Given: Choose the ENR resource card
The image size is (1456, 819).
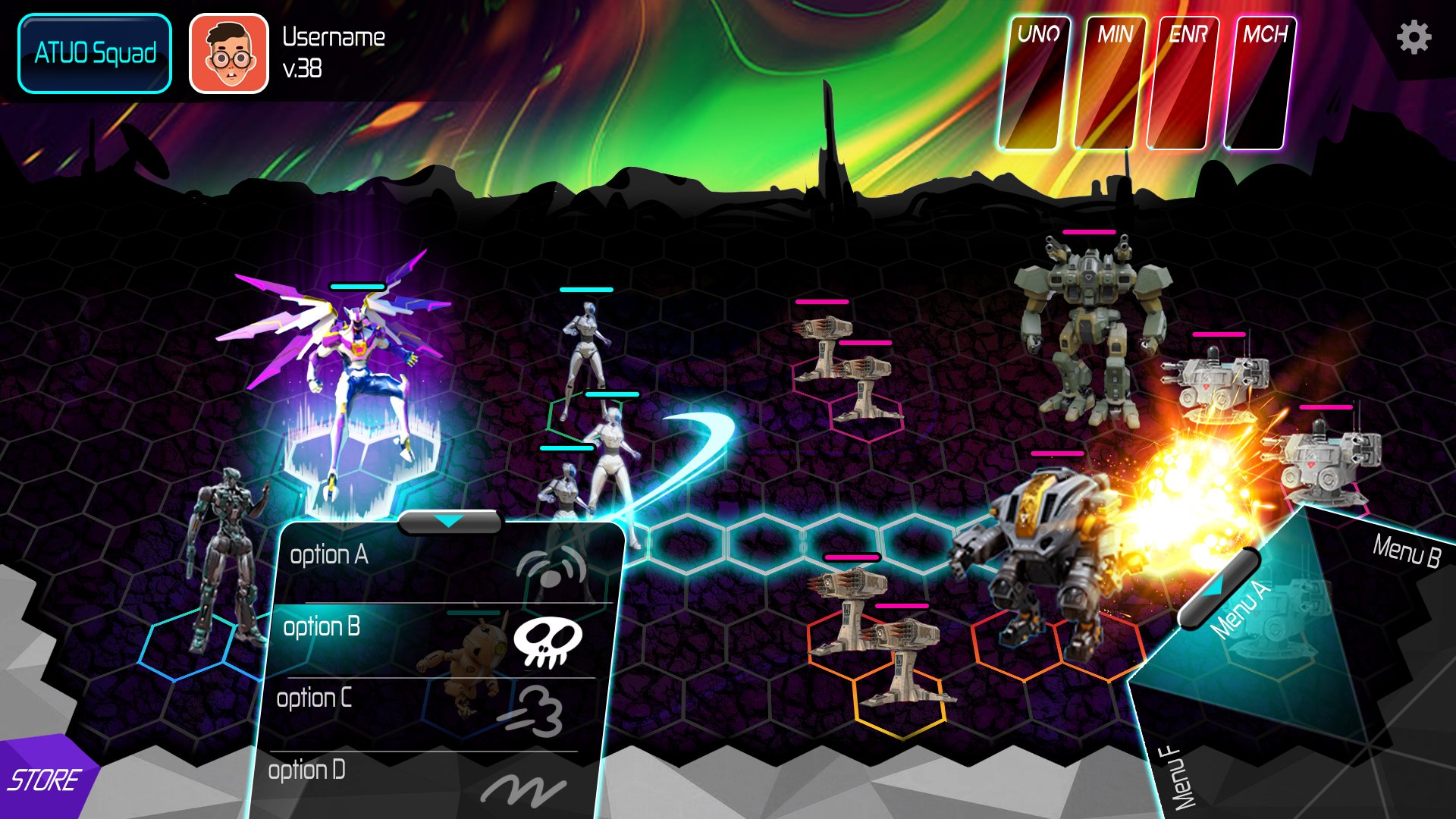Looking at the screenshot, I should pos(1182,83).
